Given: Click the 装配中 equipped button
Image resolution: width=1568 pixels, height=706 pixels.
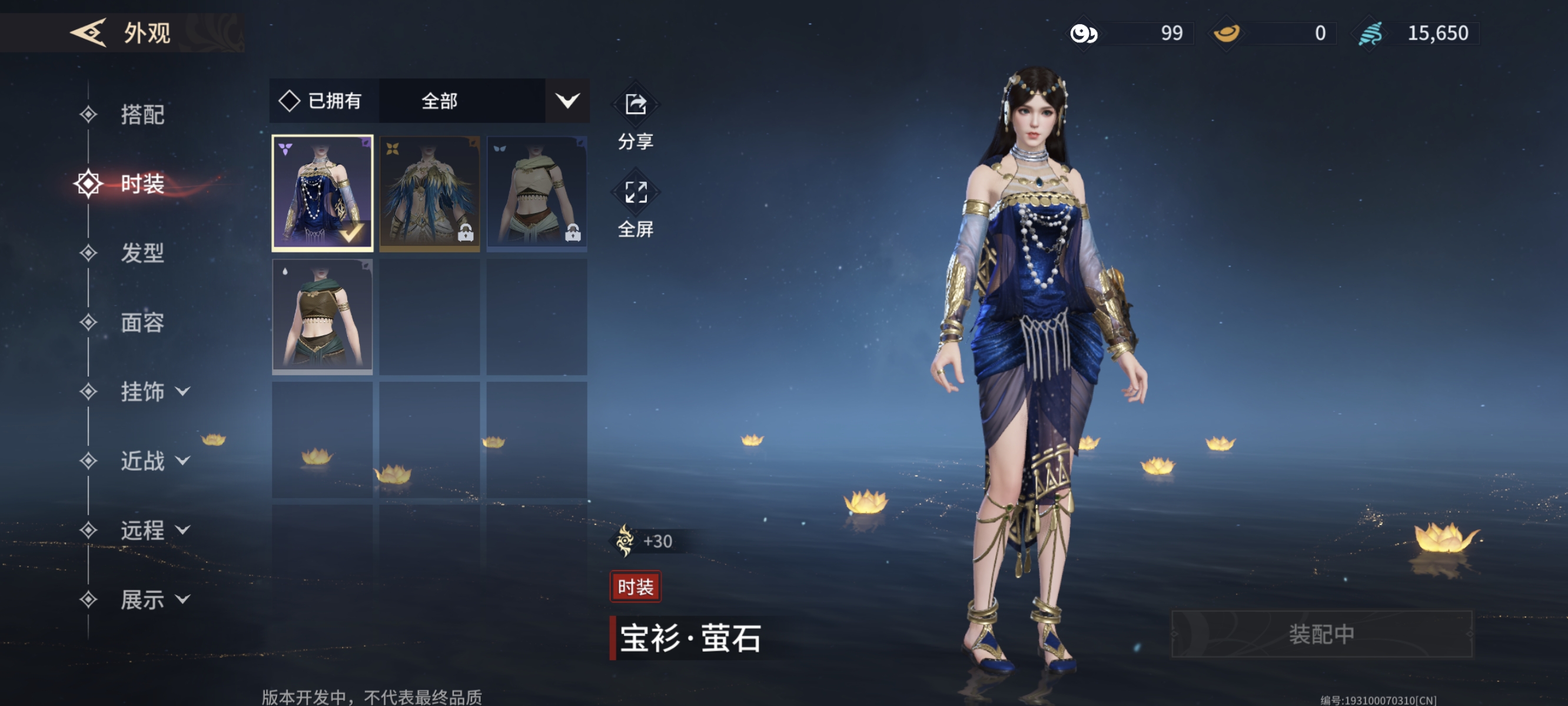Looking at the screenshot, I should pos(1321,634).
